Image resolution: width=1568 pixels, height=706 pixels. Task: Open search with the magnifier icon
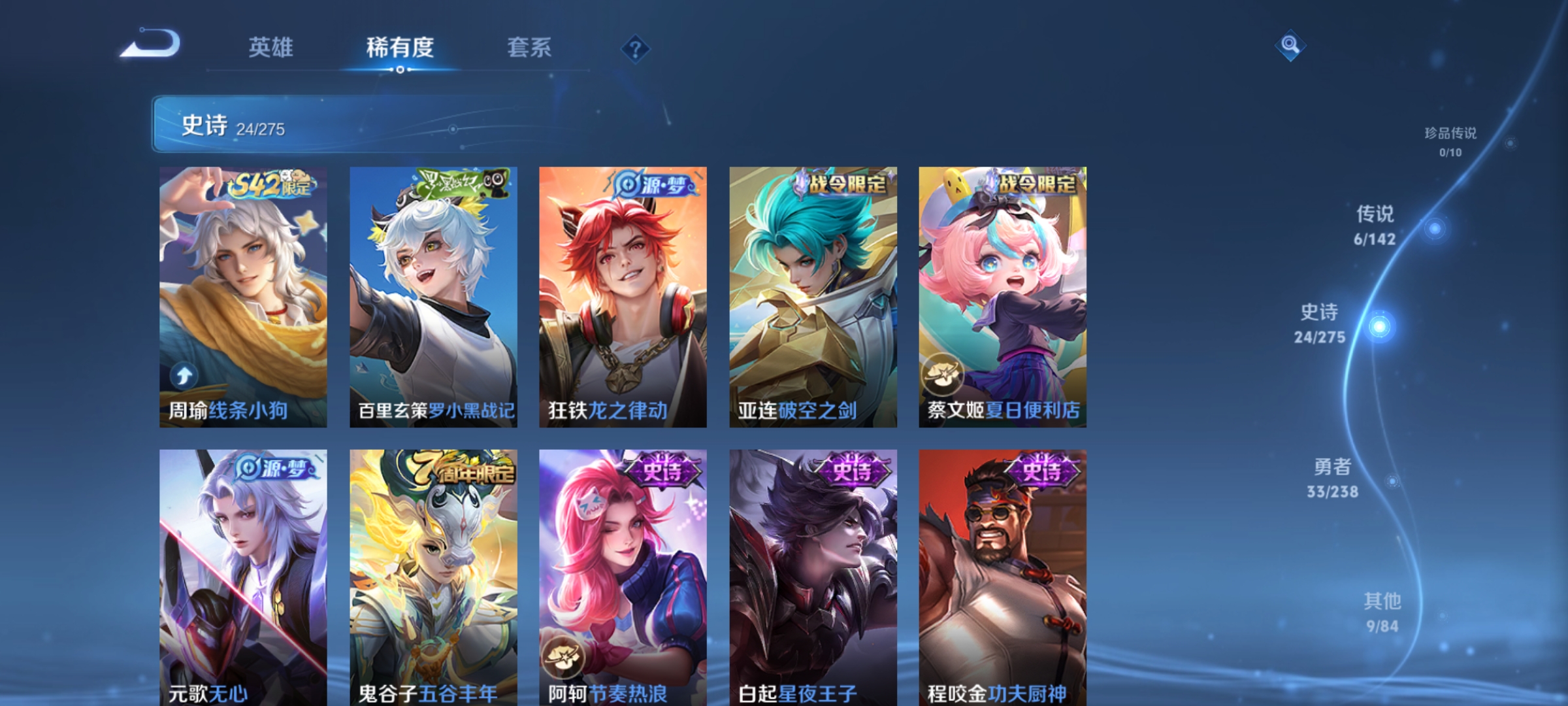click(1288, 46)
